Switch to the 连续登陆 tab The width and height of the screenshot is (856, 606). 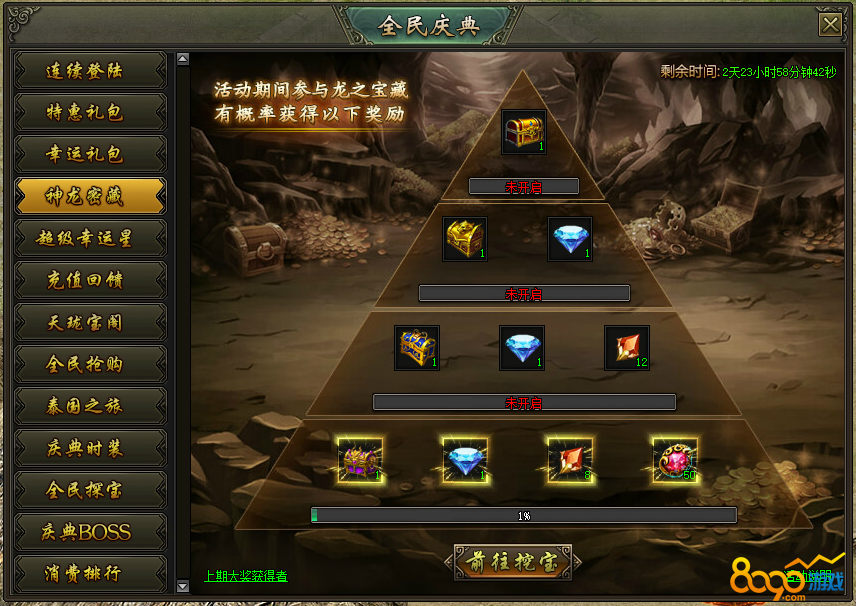coord(90,71)
